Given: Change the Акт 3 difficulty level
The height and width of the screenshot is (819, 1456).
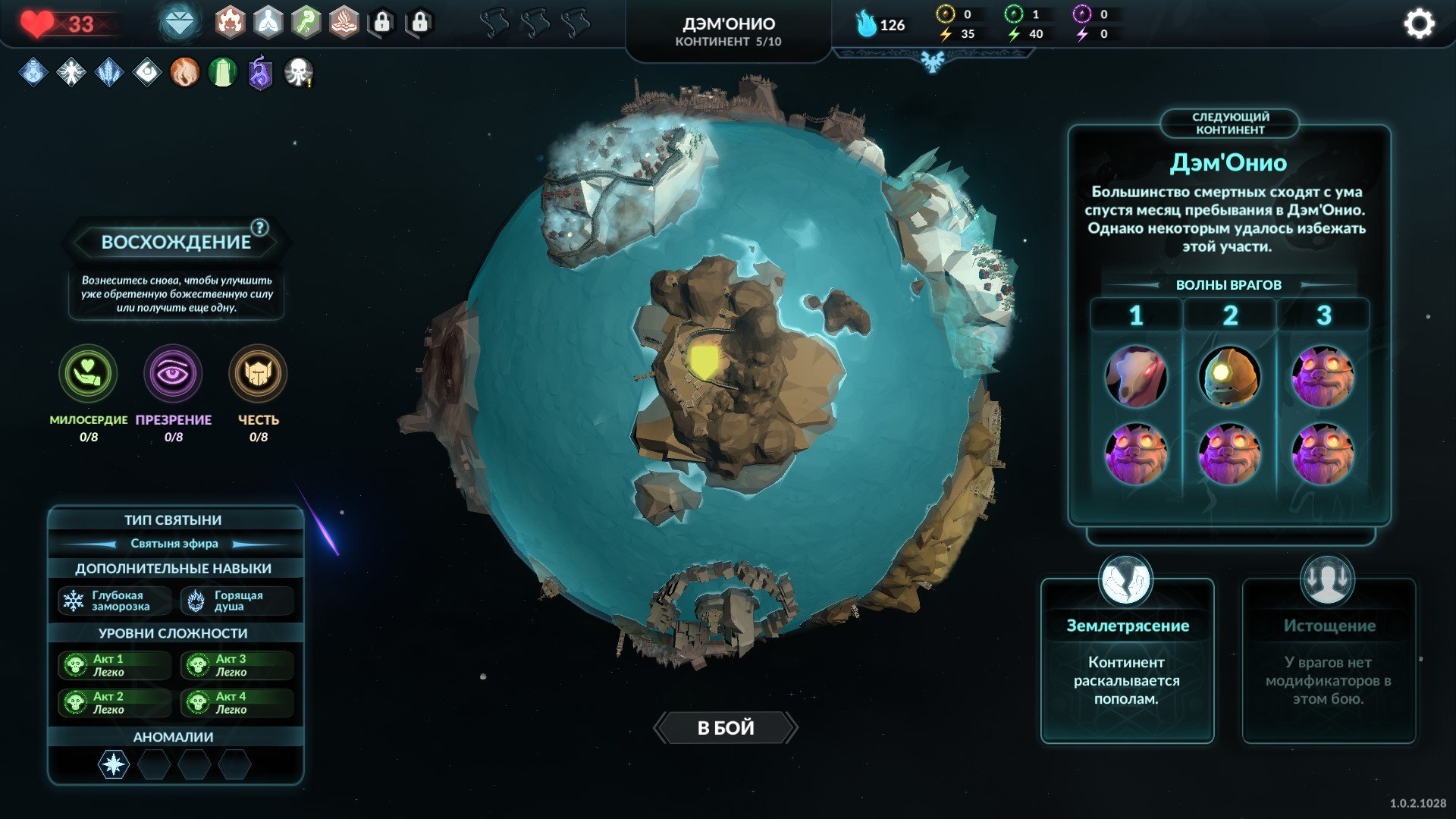Looking at the screenshot, I should point(236,665).
